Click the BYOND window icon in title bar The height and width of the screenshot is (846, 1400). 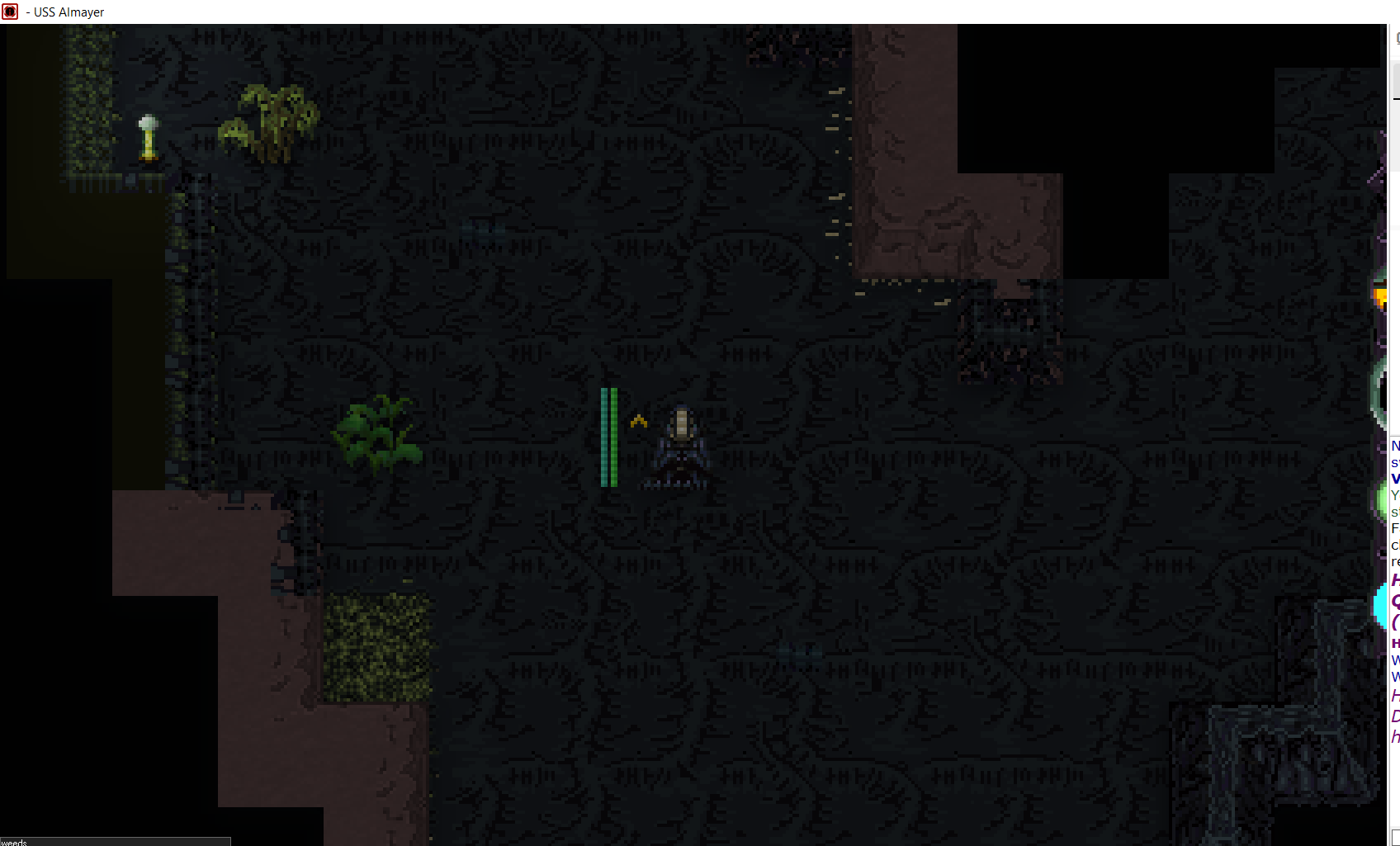tap(10, 12)
